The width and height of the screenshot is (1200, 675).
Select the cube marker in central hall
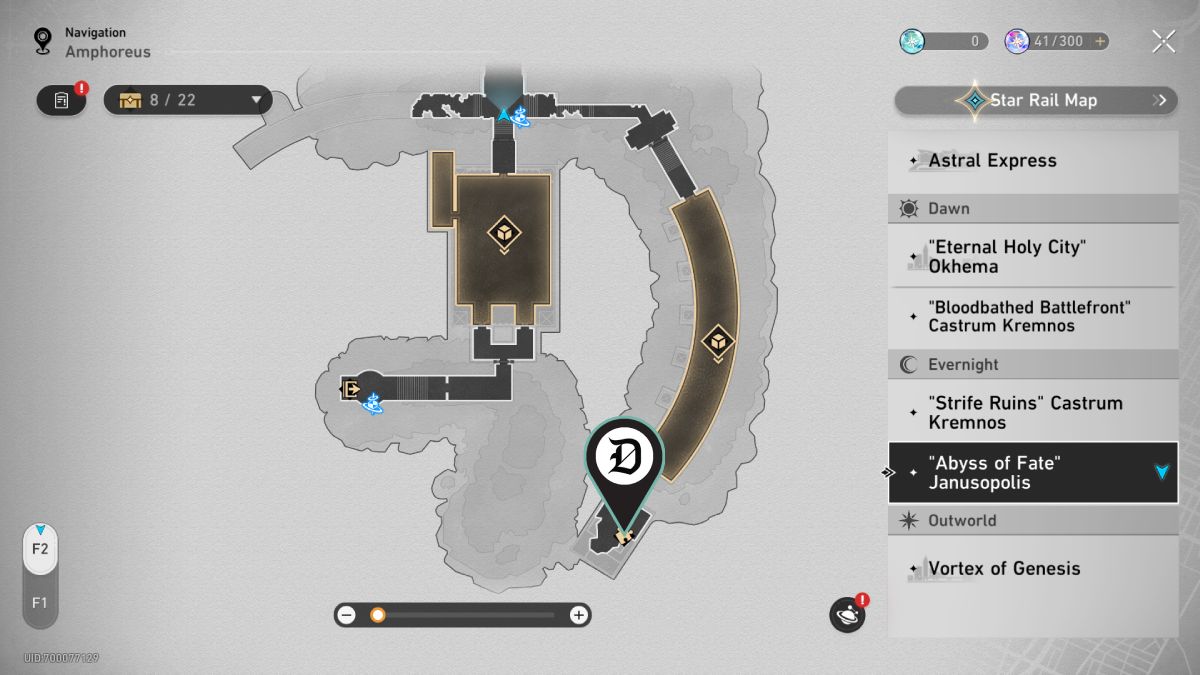(503, 233)
